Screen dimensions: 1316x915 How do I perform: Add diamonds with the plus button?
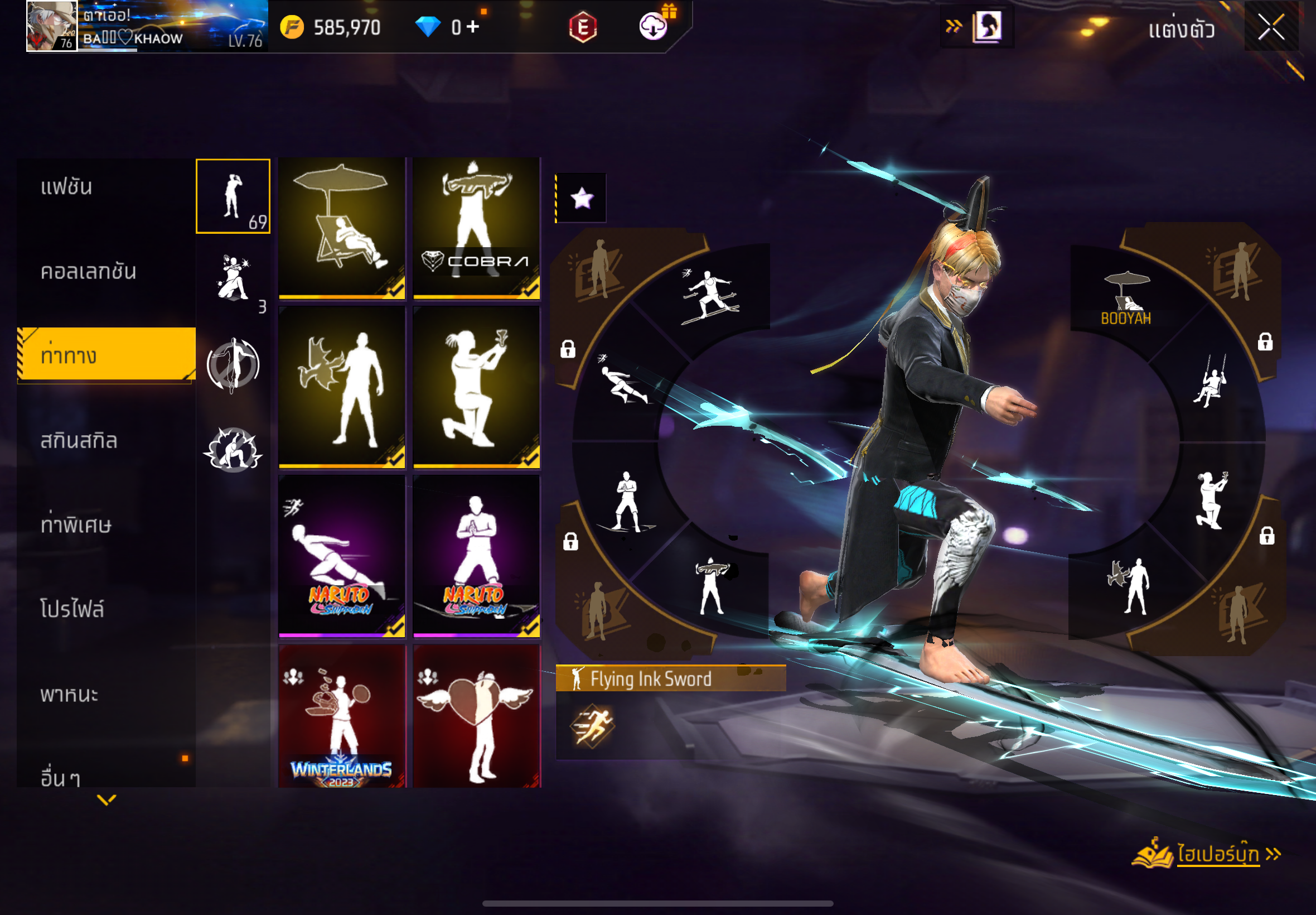click(x=473, y=26)
